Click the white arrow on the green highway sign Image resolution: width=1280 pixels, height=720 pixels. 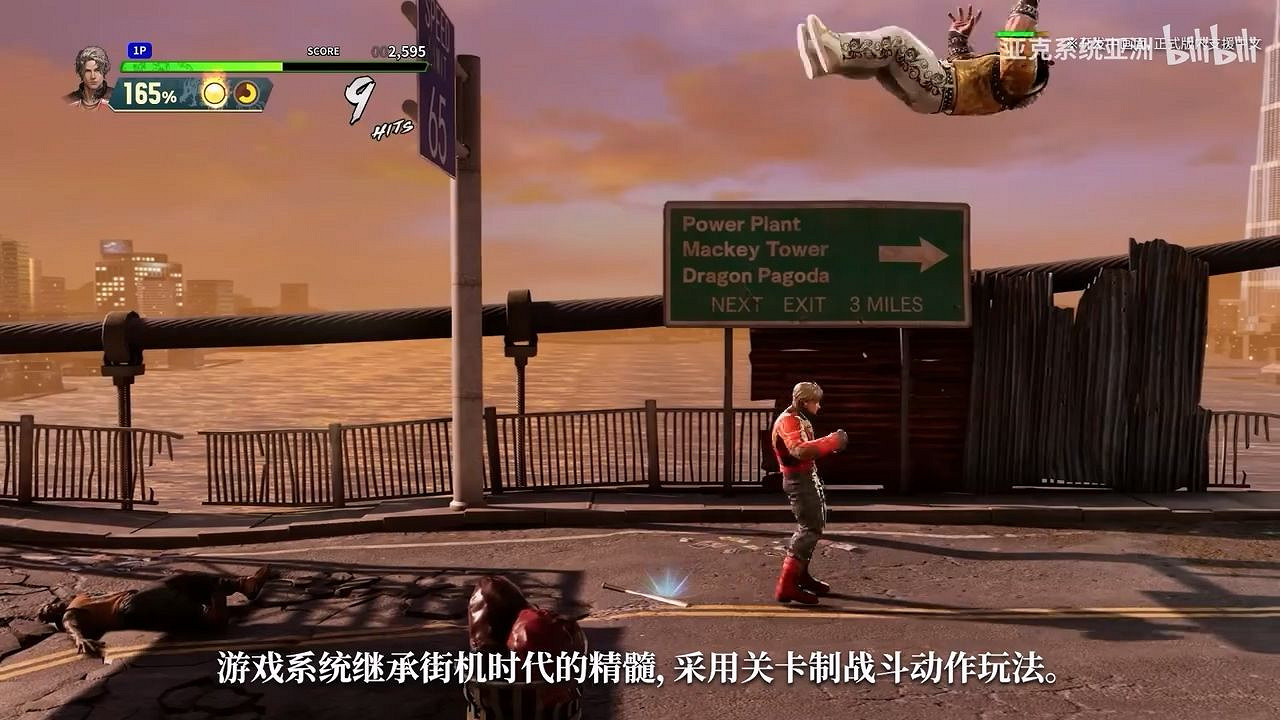click(917, 253)
